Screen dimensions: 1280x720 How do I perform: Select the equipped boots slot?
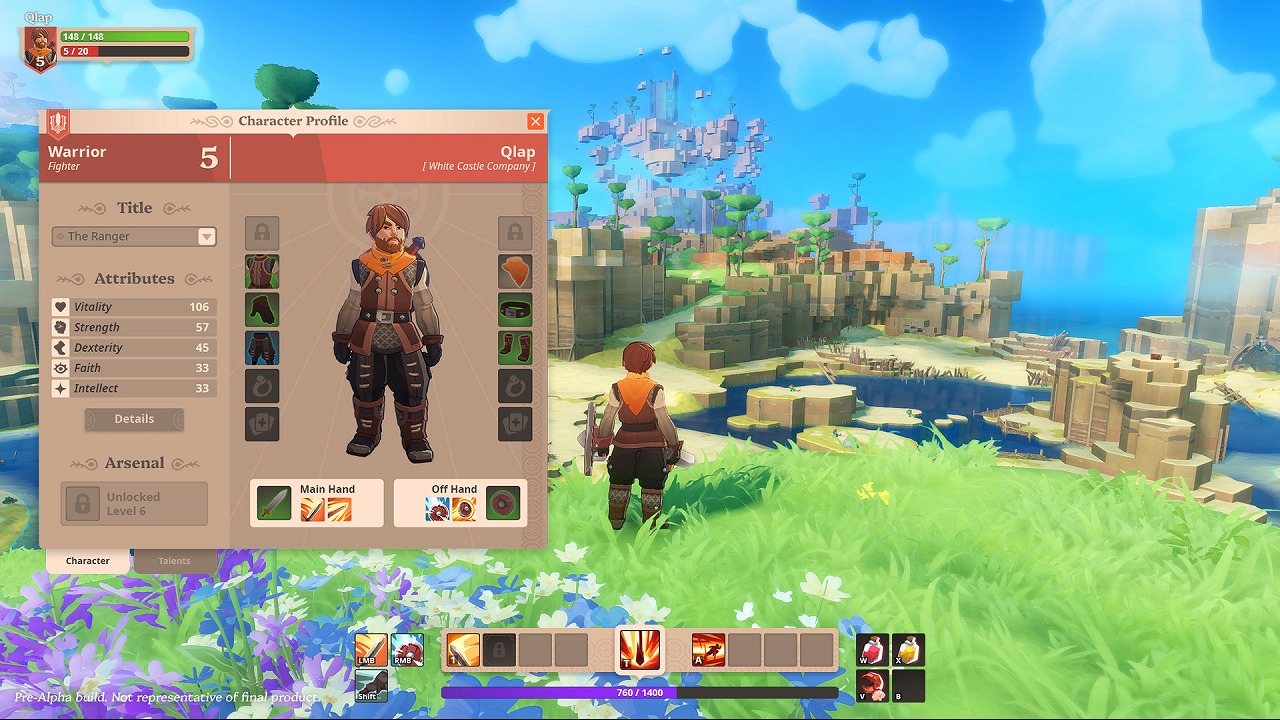[x=515, y=348]
